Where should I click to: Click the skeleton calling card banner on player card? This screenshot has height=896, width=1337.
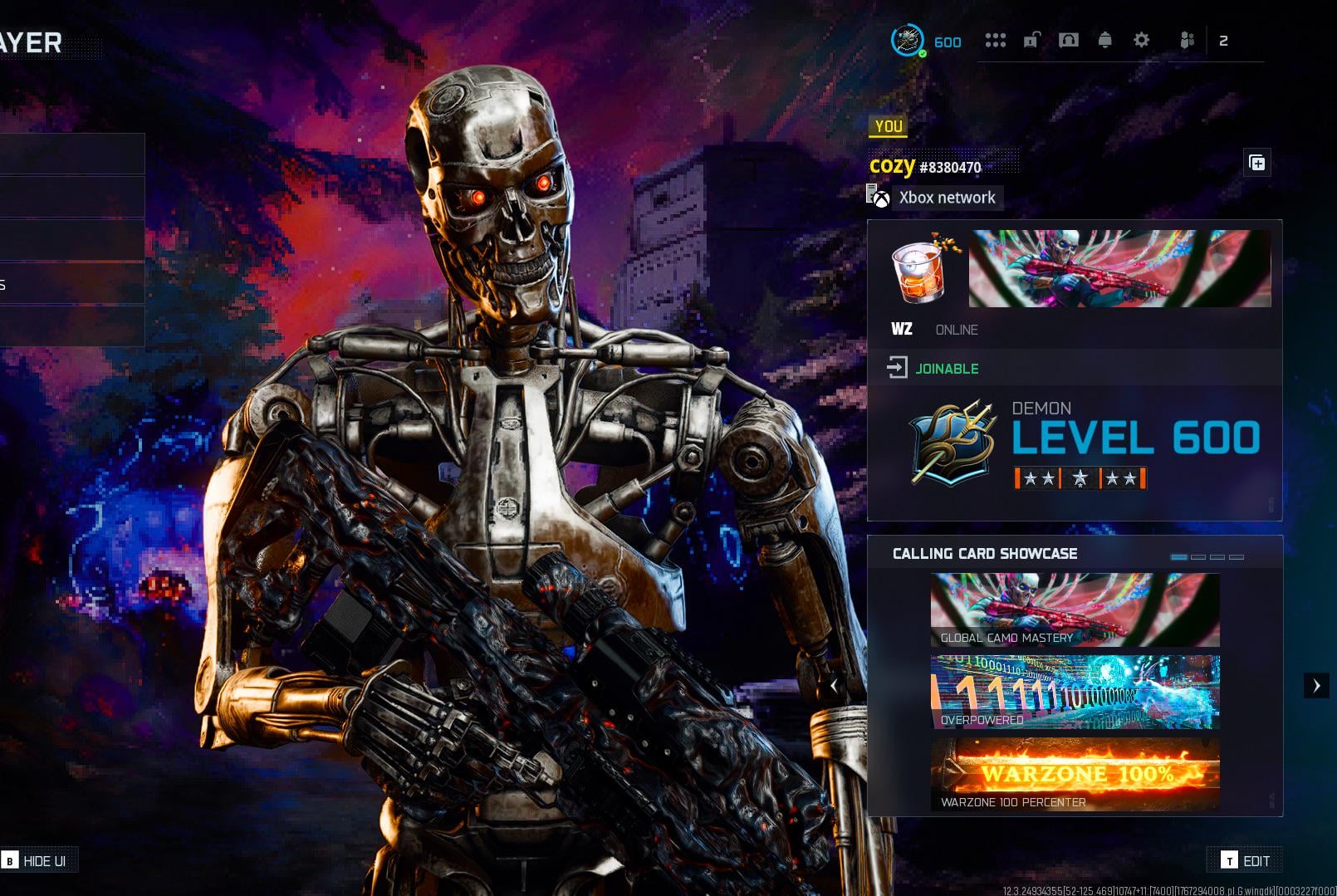pos(1119,268)
